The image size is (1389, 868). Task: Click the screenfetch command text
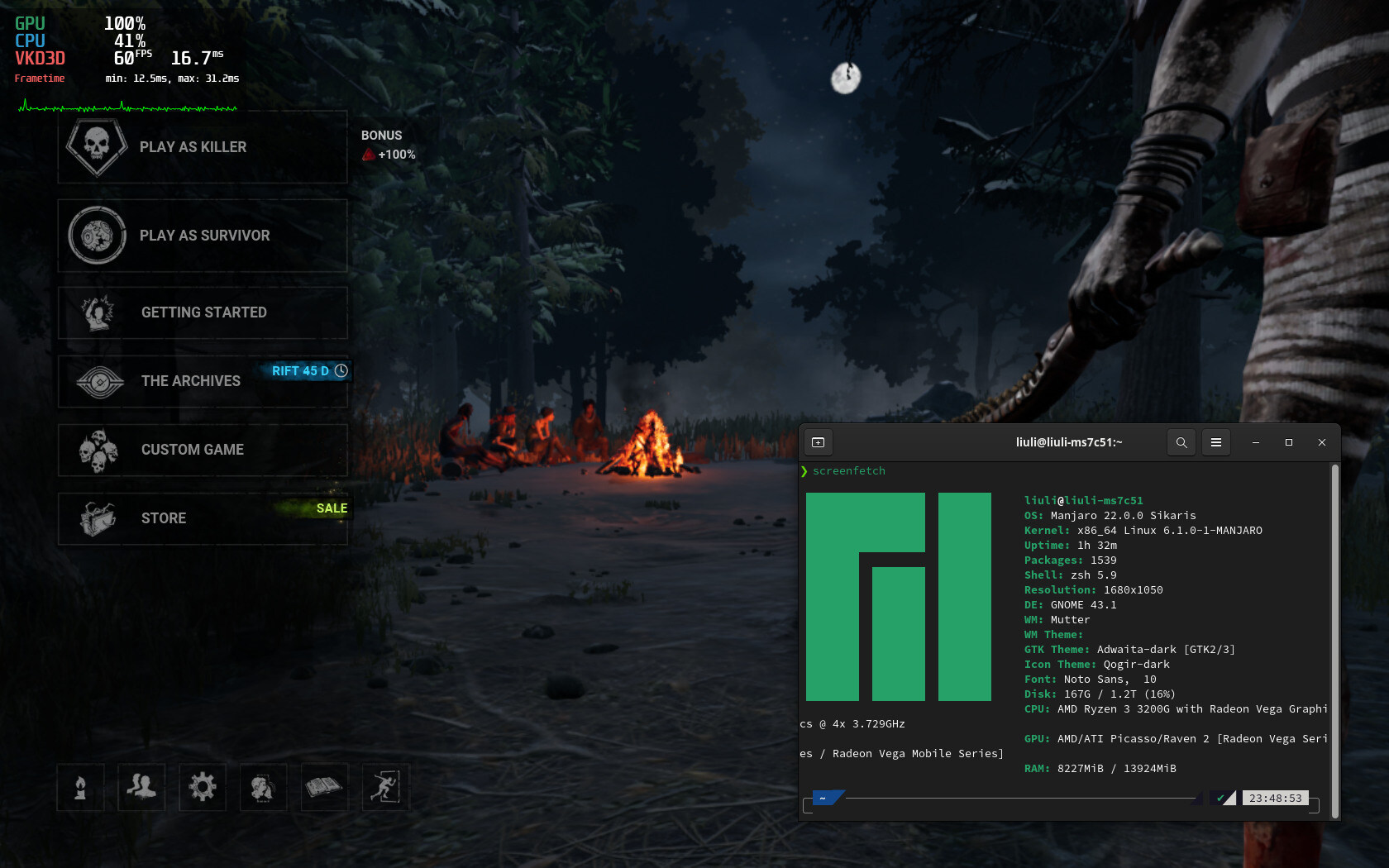tap(848, 470)
